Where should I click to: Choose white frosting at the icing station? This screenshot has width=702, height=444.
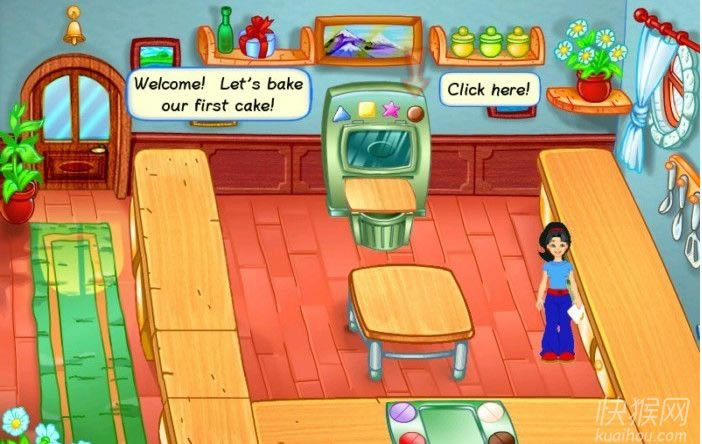pyautogui.click(x=490, y=412)
